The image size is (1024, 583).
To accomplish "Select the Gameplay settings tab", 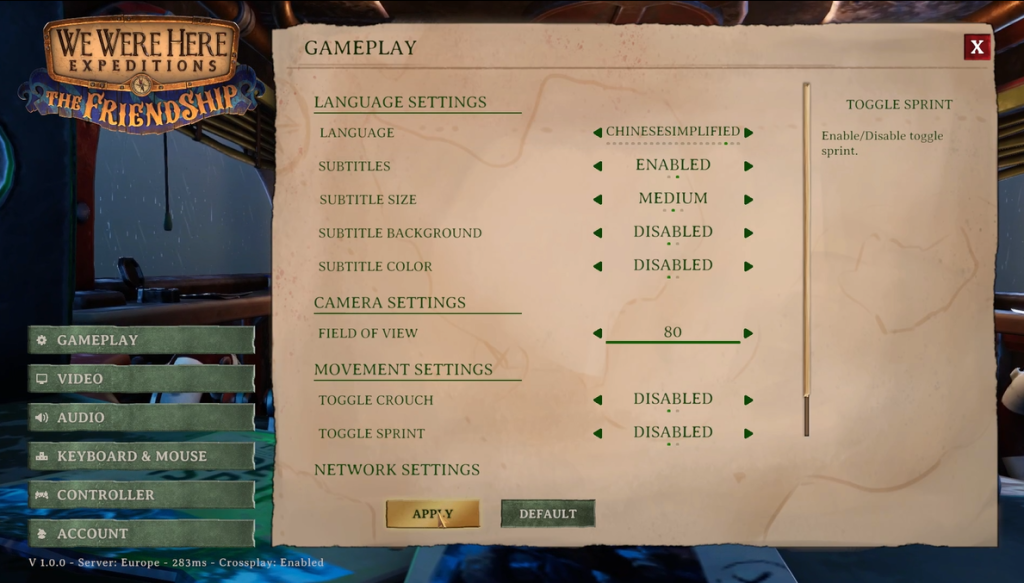I will click(x=140, y=340).
